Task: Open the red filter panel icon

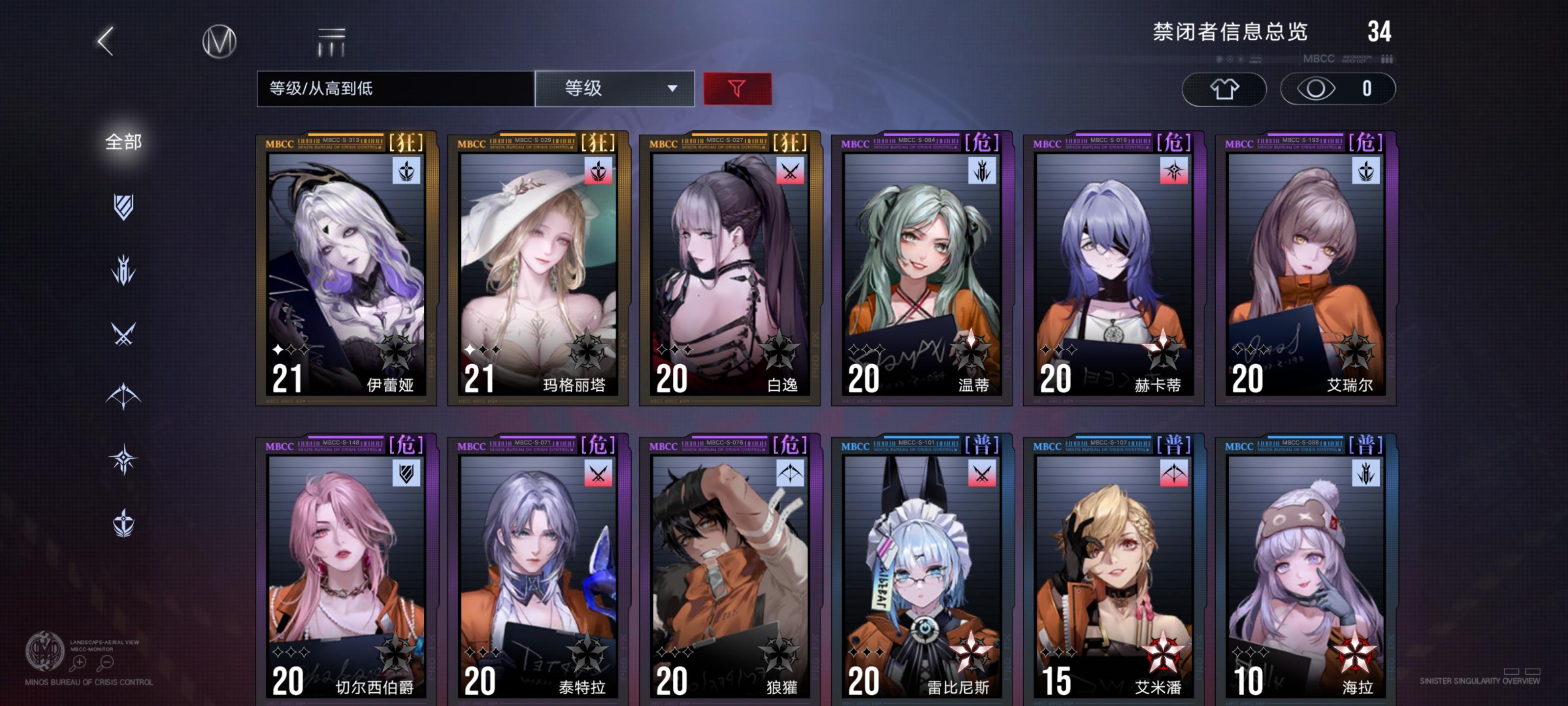Action: [x=736, y=89]
